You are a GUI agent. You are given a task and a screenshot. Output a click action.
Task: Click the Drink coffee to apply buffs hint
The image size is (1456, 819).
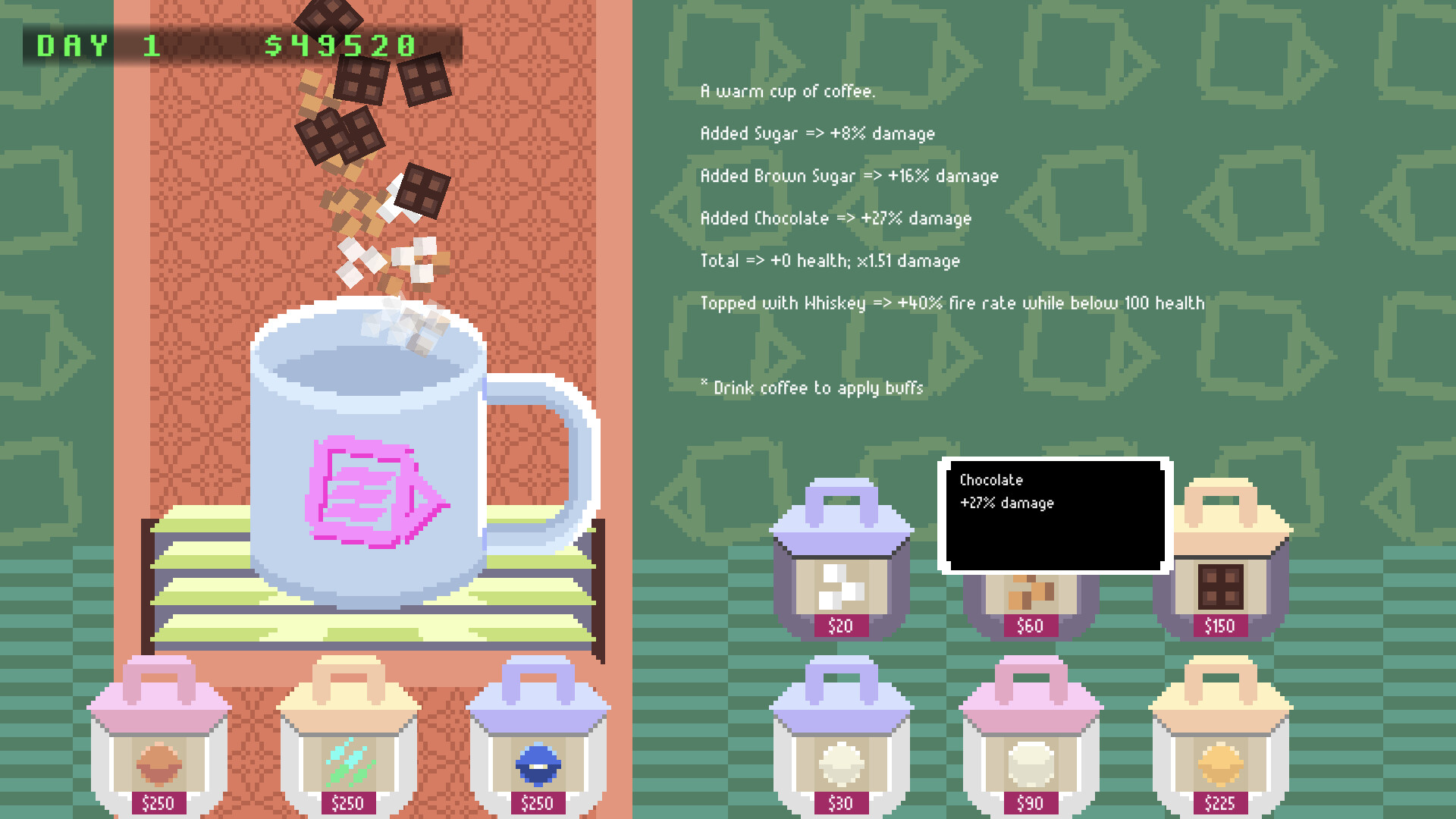tap(811, 388)
